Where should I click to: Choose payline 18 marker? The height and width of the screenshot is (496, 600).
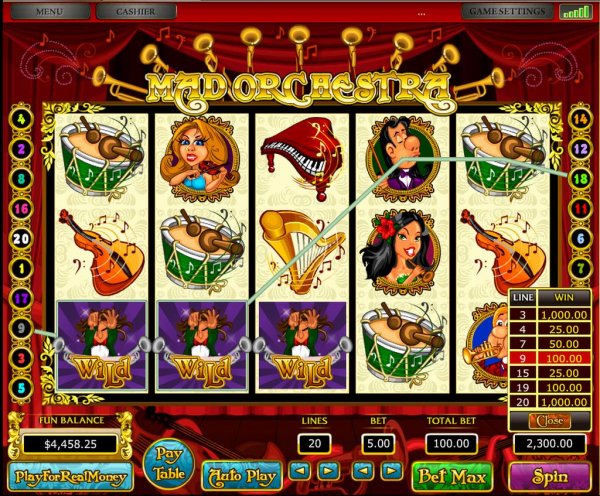(580, 178)
